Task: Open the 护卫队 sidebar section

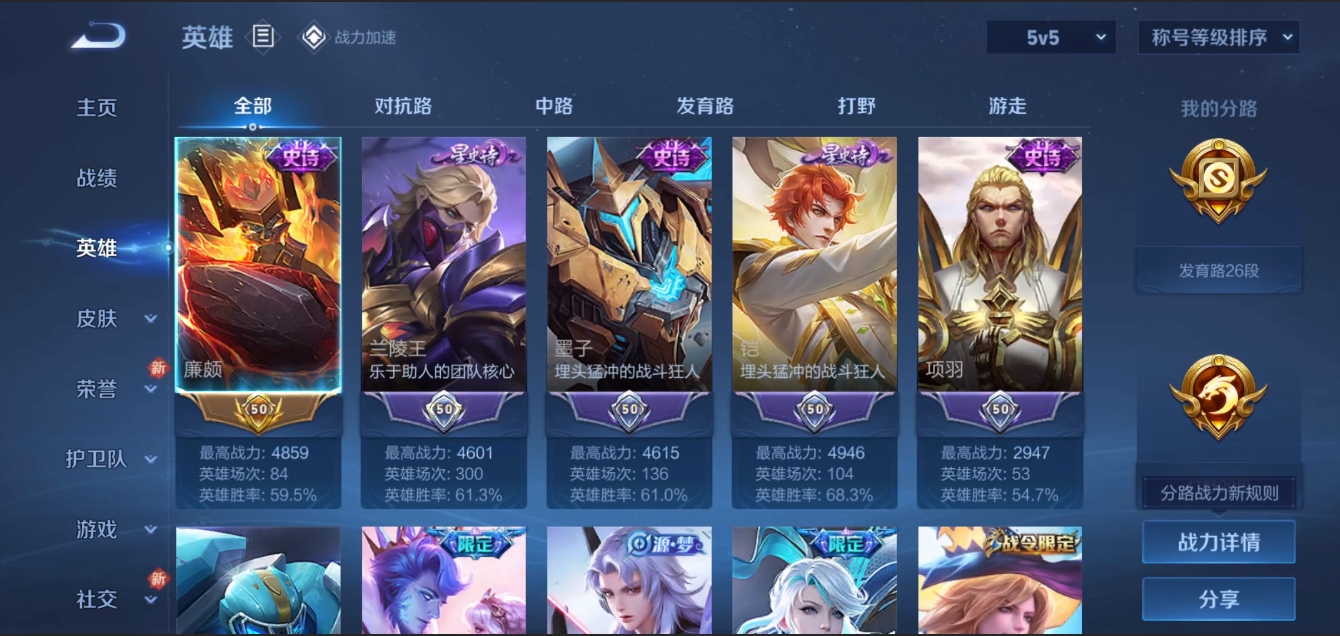Action: pyautogui.click(x=110, y=459)
